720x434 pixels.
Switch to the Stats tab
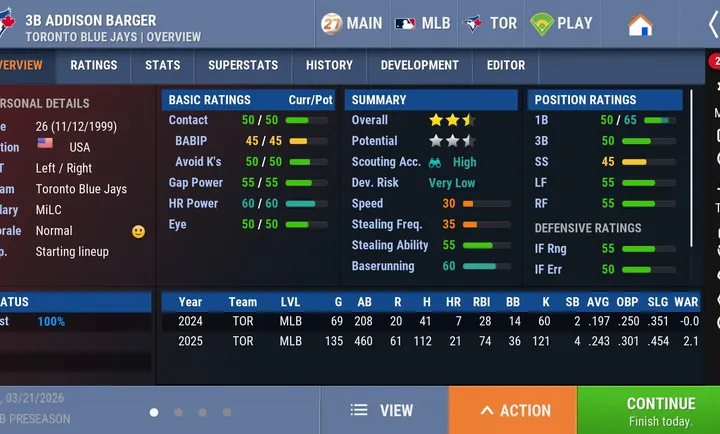coord(163,65)
